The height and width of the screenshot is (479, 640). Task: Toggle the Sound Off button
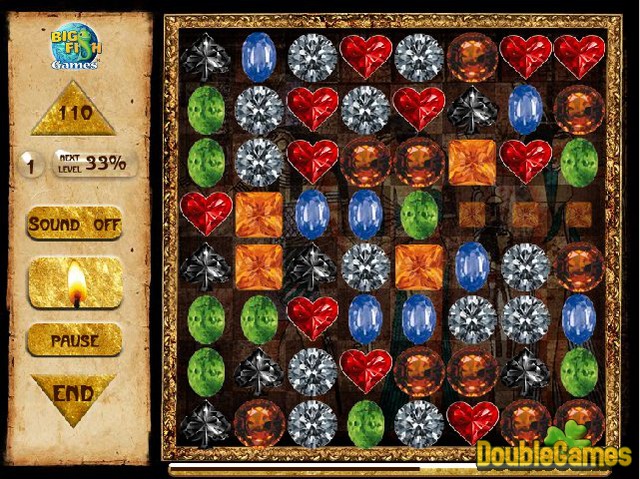(75, 223)
